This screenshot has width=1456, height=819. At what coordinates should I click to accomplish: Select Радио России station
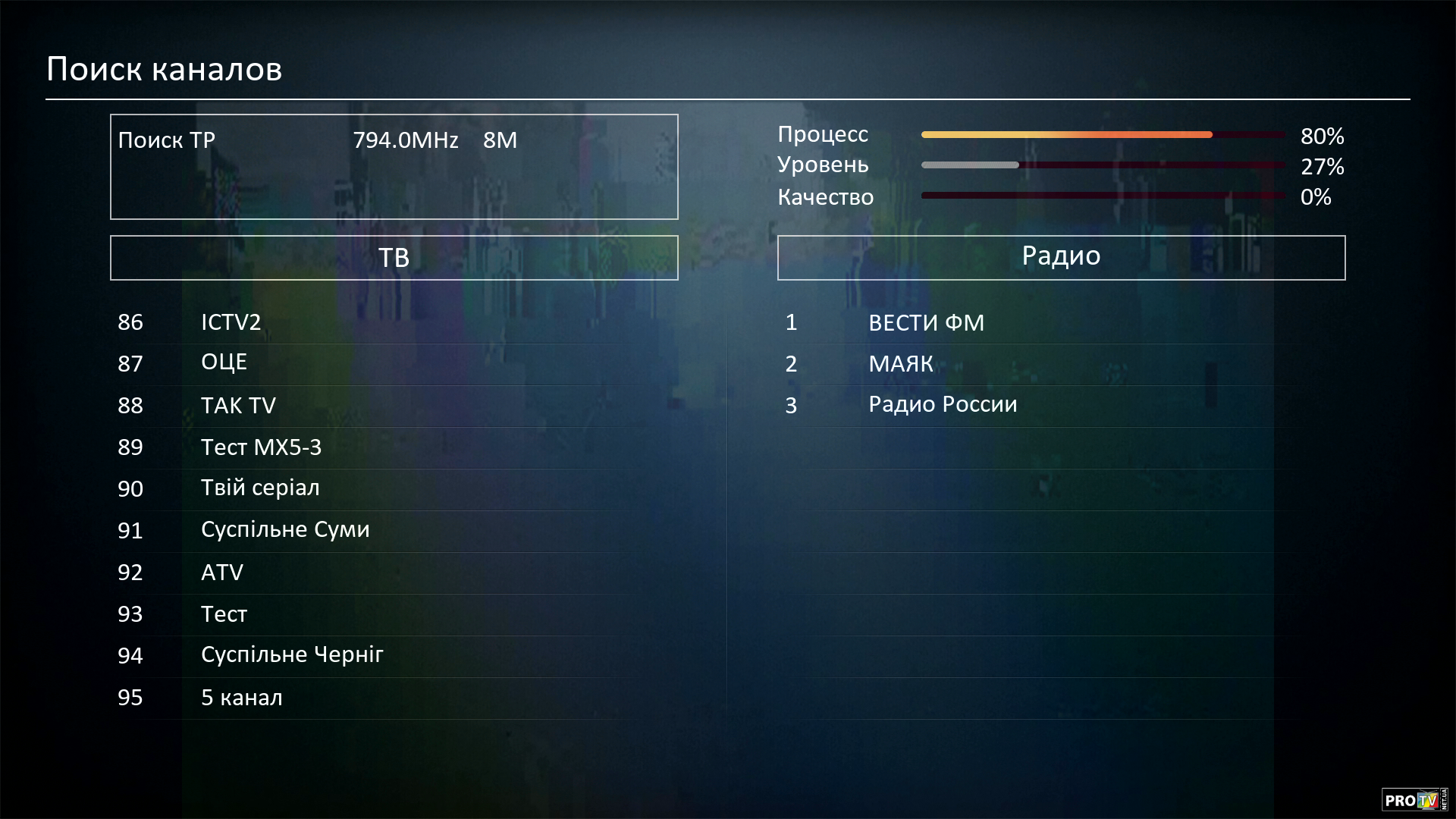click(x=943, y=404)
